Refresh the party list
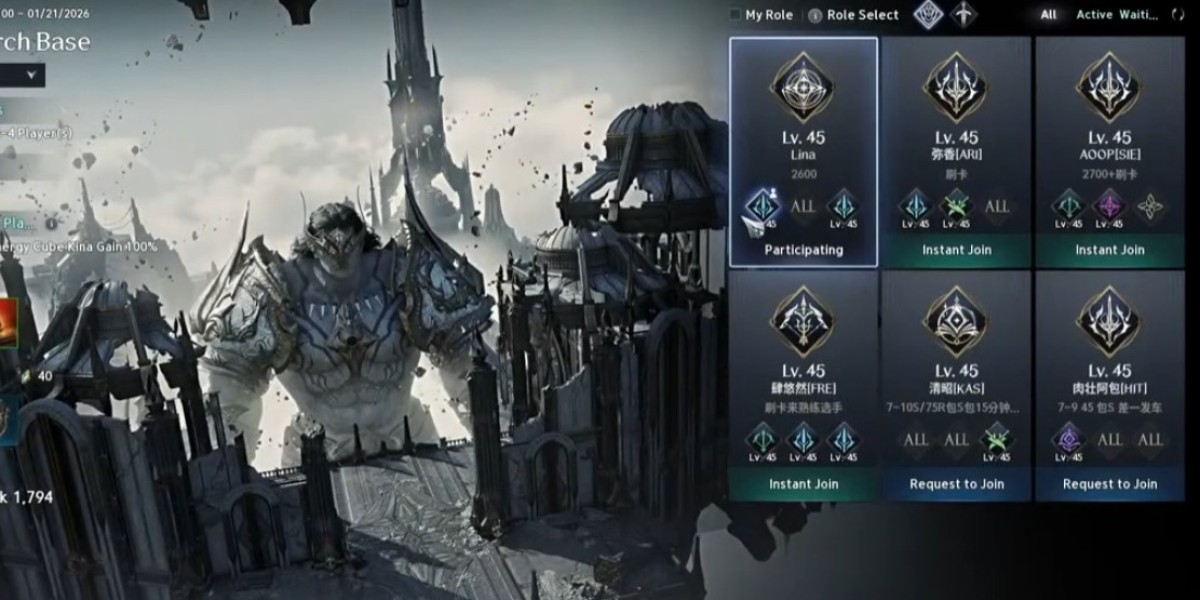1200x600 pixels. (x=1179, y=15)
